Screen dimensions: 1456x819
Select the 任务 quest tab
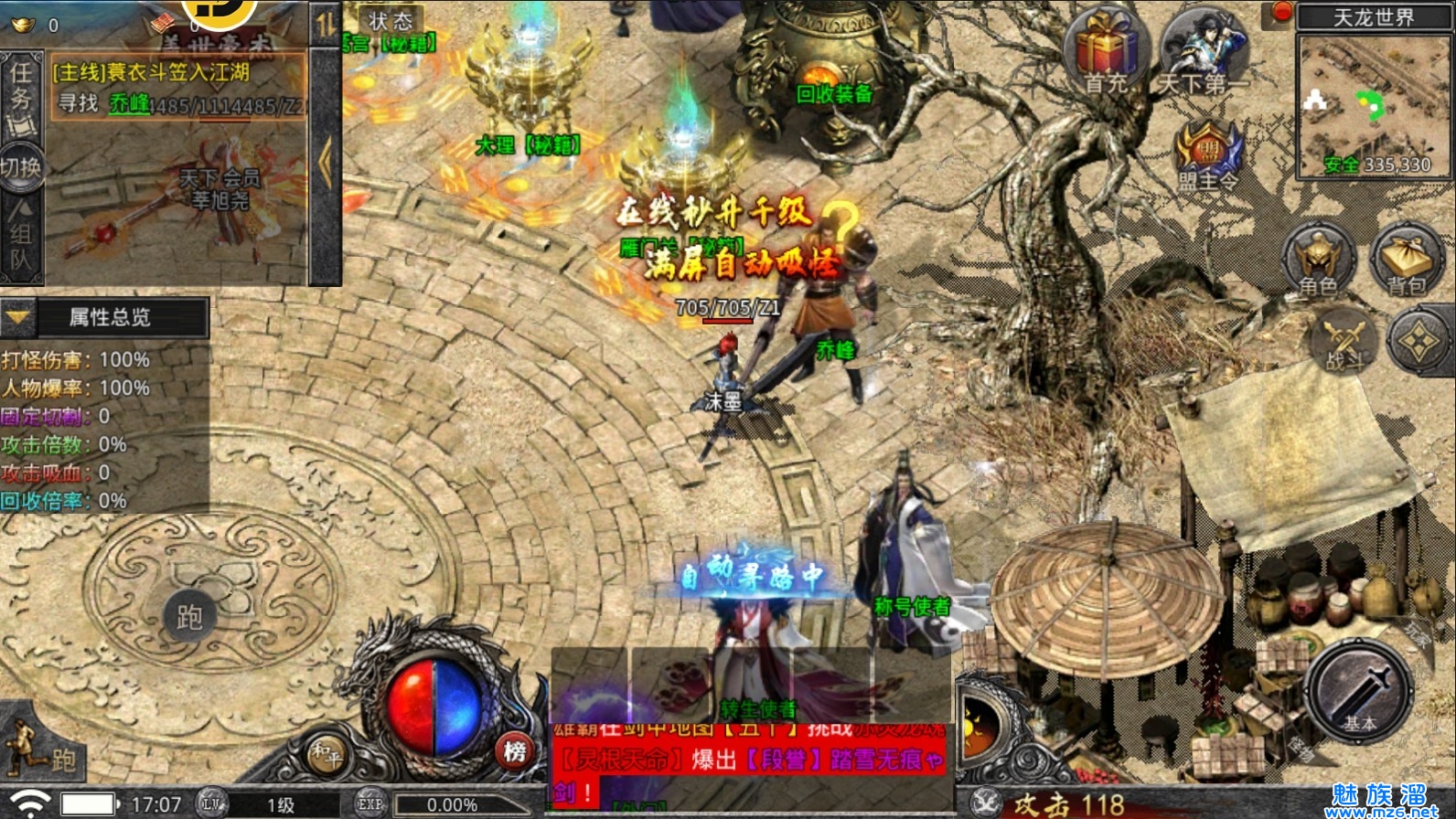[x=20, y=89]
